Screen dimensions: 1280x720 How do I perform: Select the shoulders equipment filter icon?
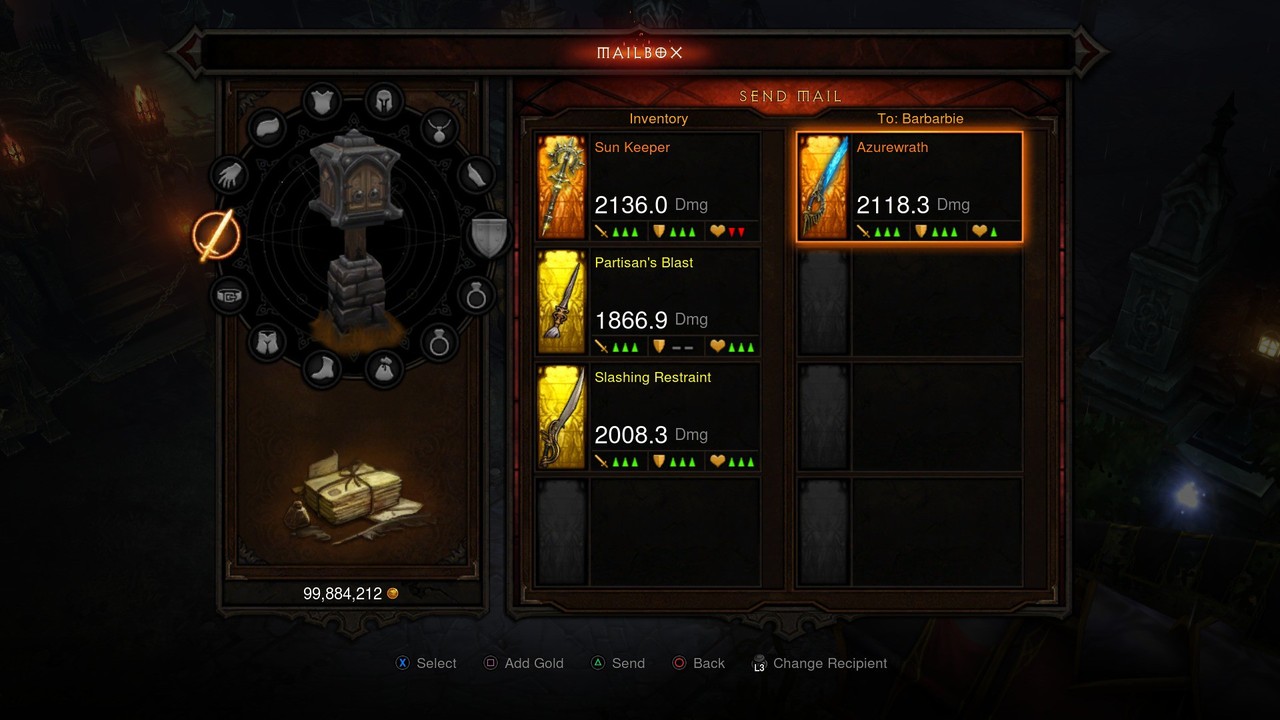point(266,127)
